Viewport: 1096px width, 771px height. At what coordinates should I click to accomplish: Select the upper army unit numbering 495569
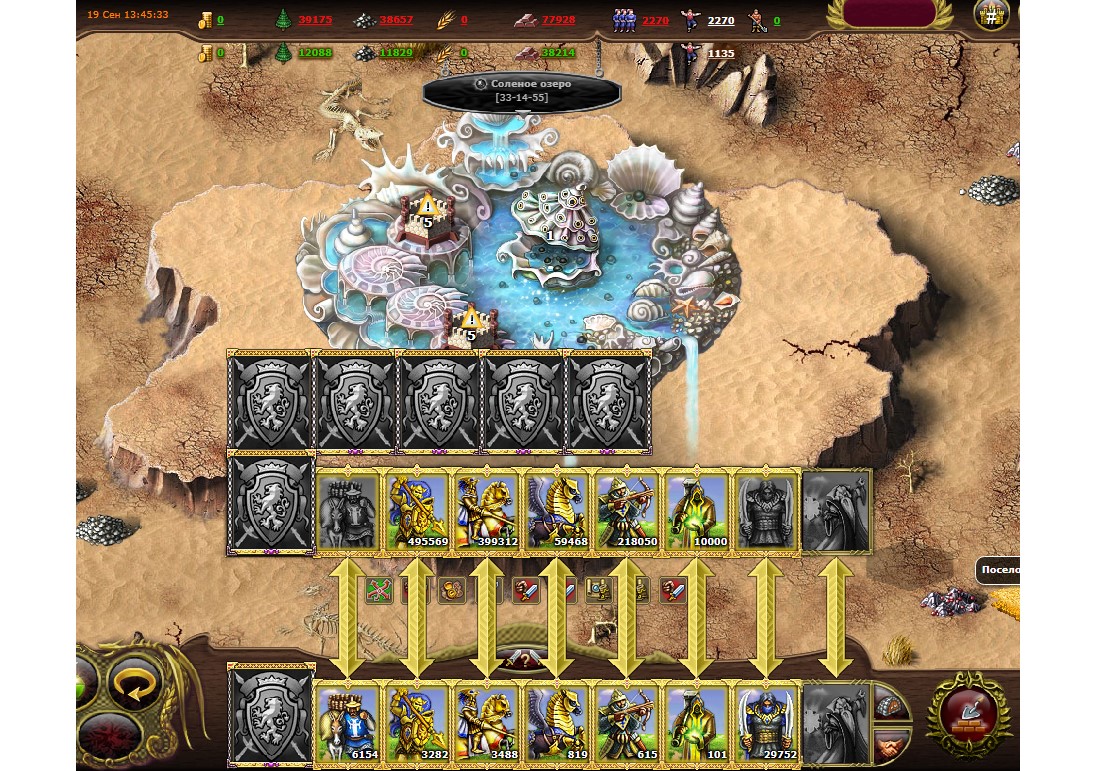point(416,512)
